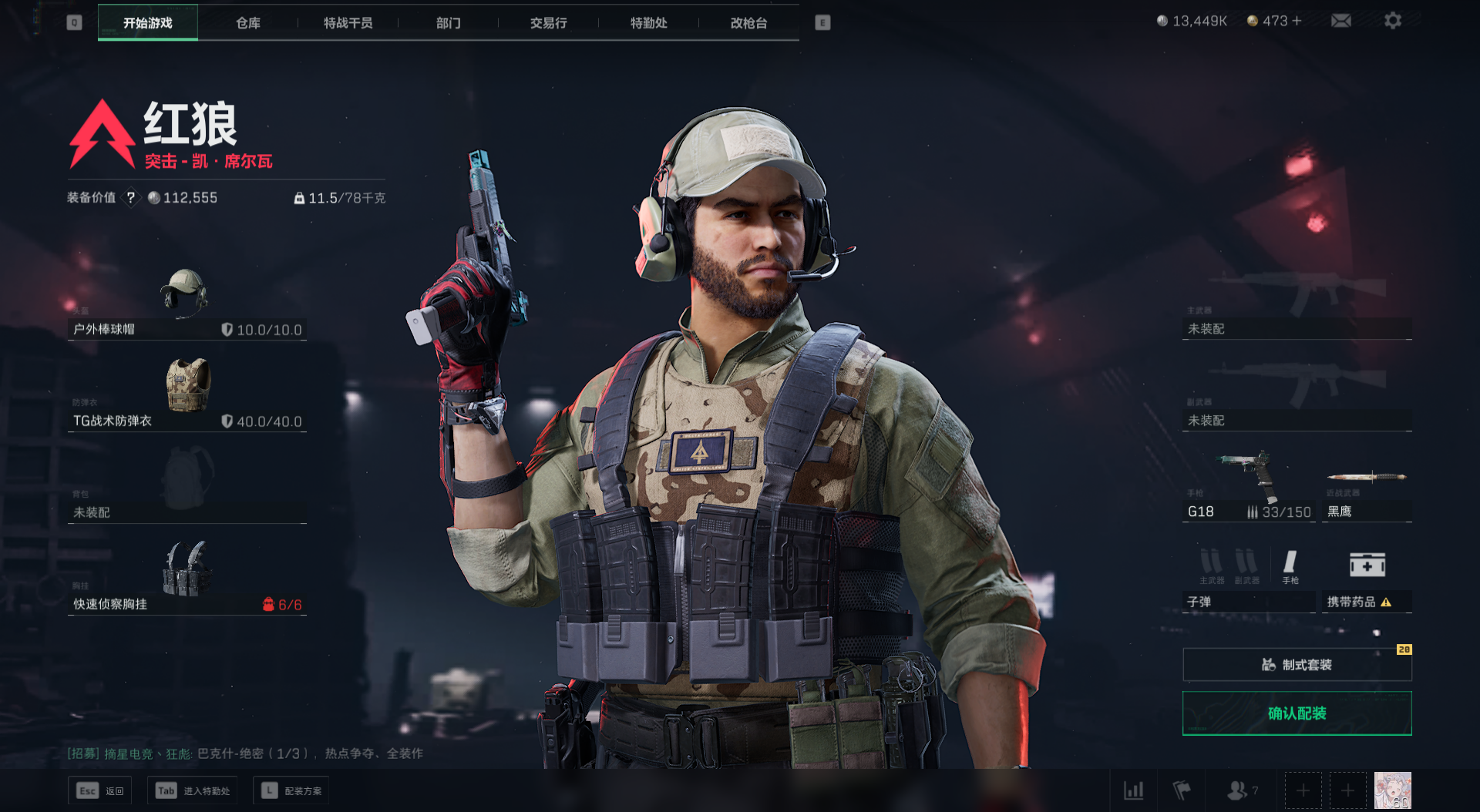Open the 特战干员 operators tab

[x=348, y=23]
